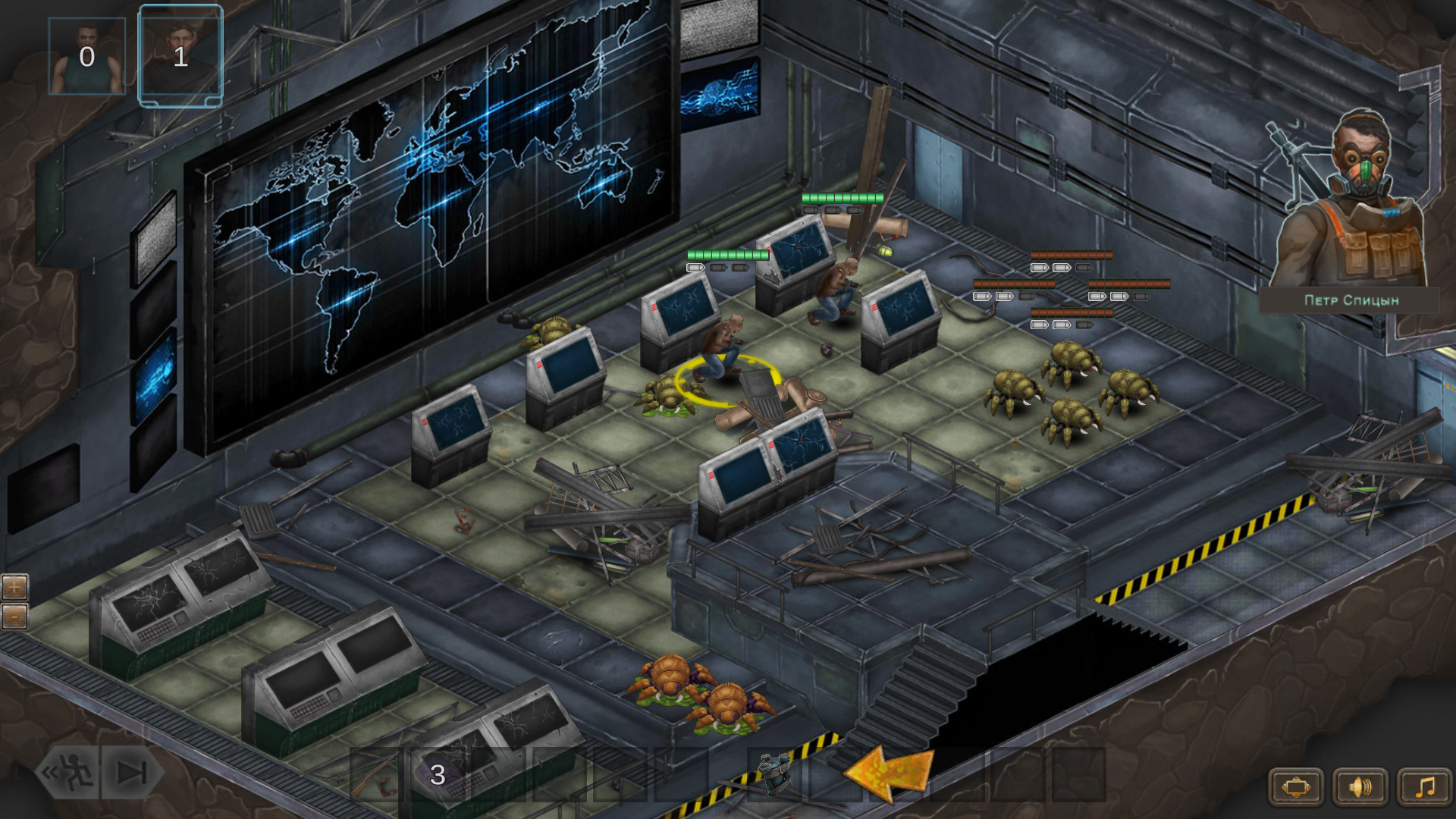Toggle music using the music-note button

coord(1423,786)
